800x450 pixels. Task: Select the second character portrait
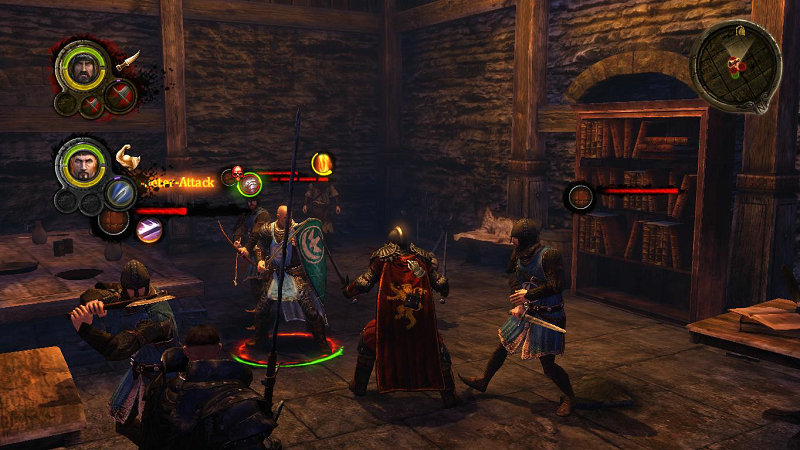point(84,163)
